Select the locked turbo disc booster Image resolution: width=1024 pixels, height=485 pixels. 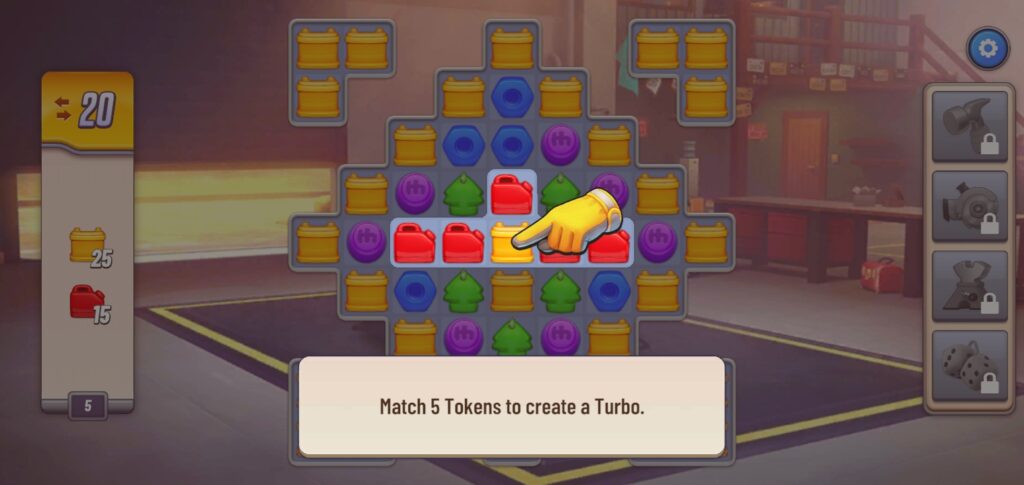(969, 206)
